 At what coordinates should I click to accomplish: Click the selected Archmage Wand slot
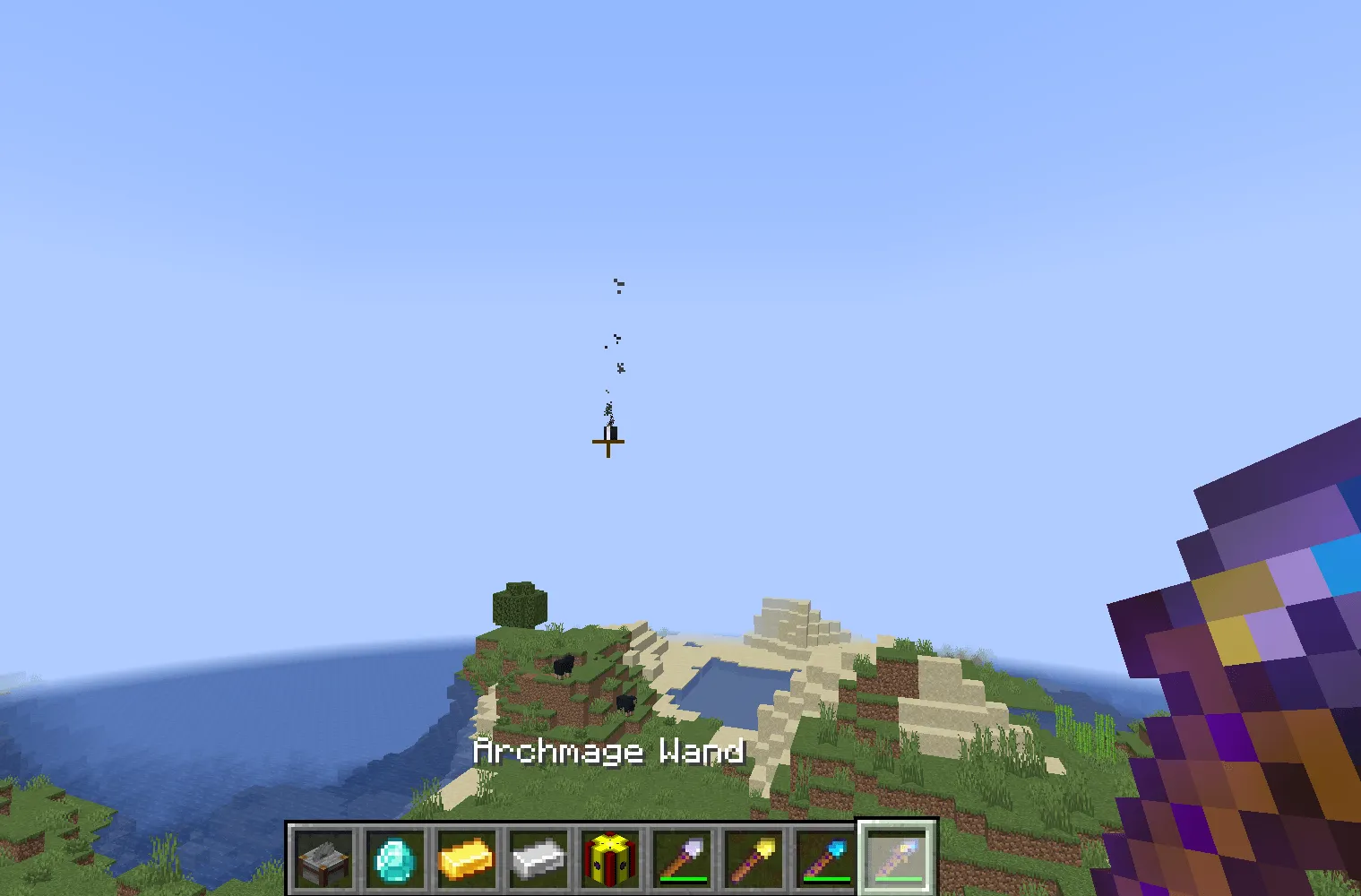pos(896,857)
